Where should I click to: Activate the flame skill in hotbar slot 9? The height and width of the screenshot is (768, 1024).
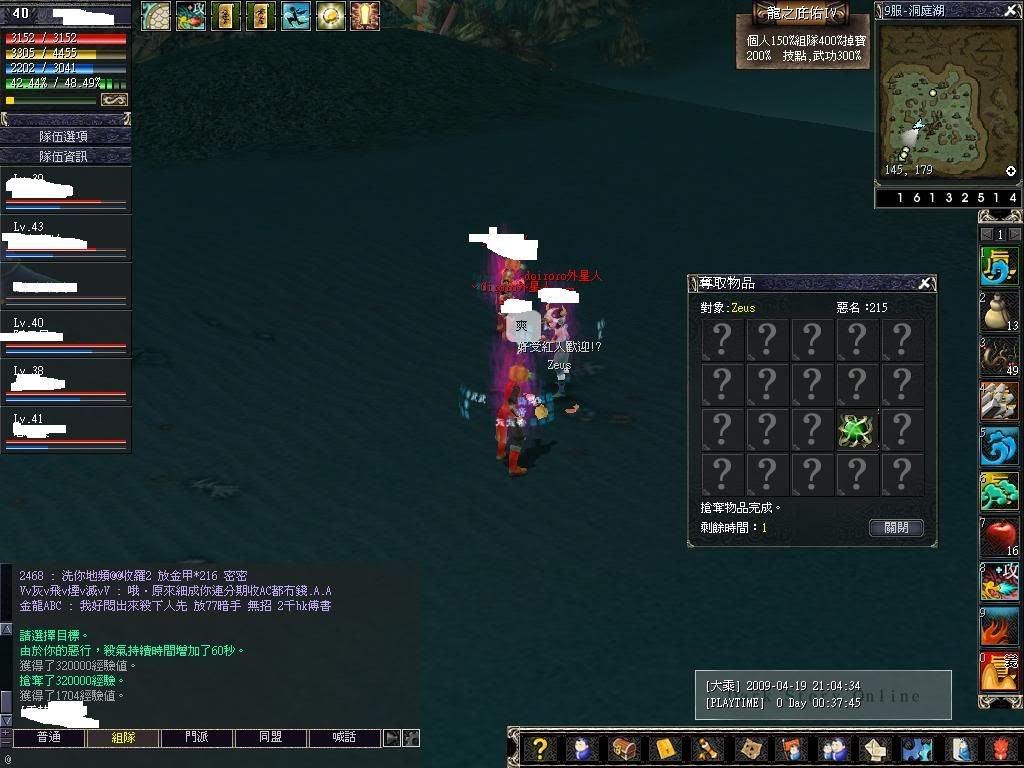click(999, 627)
